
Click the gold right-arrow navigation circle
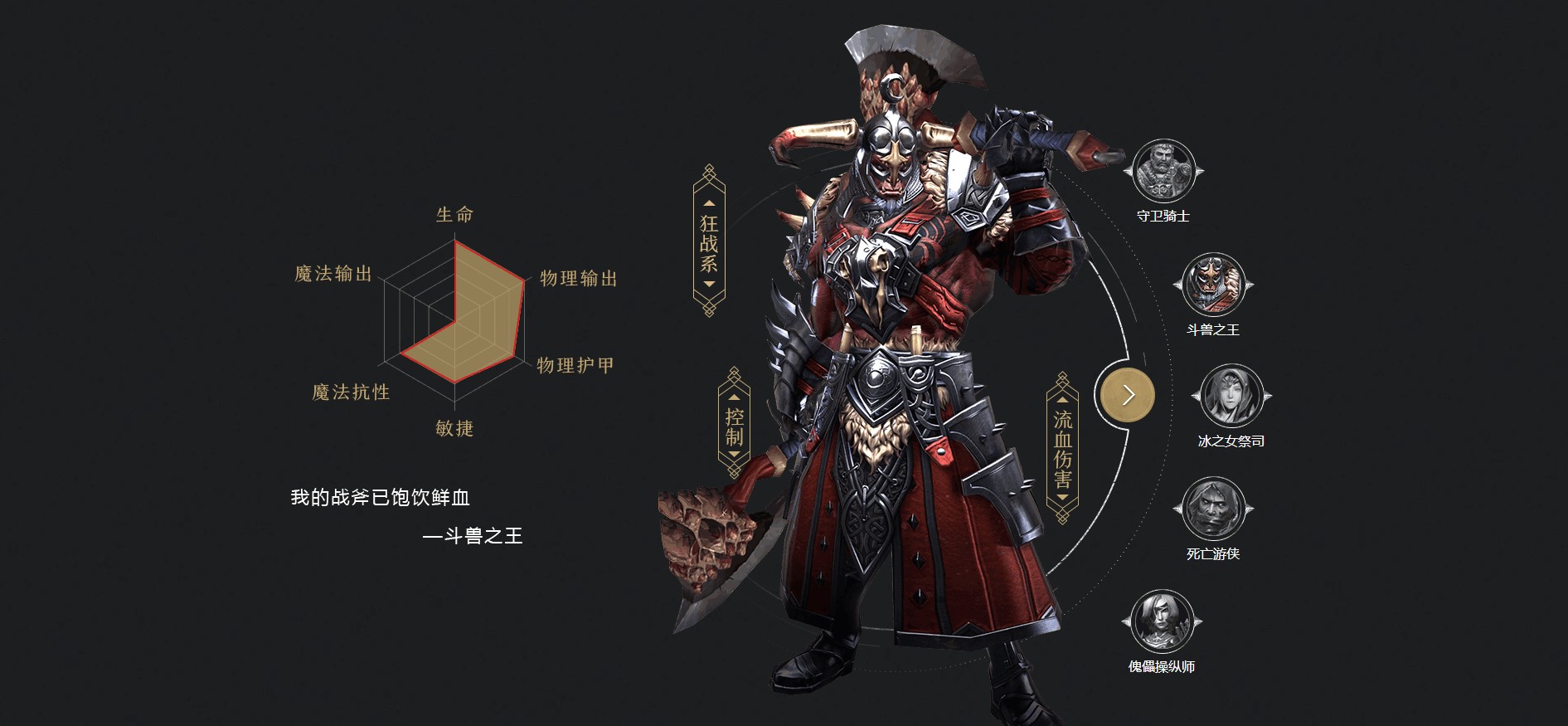point(1126,395)
